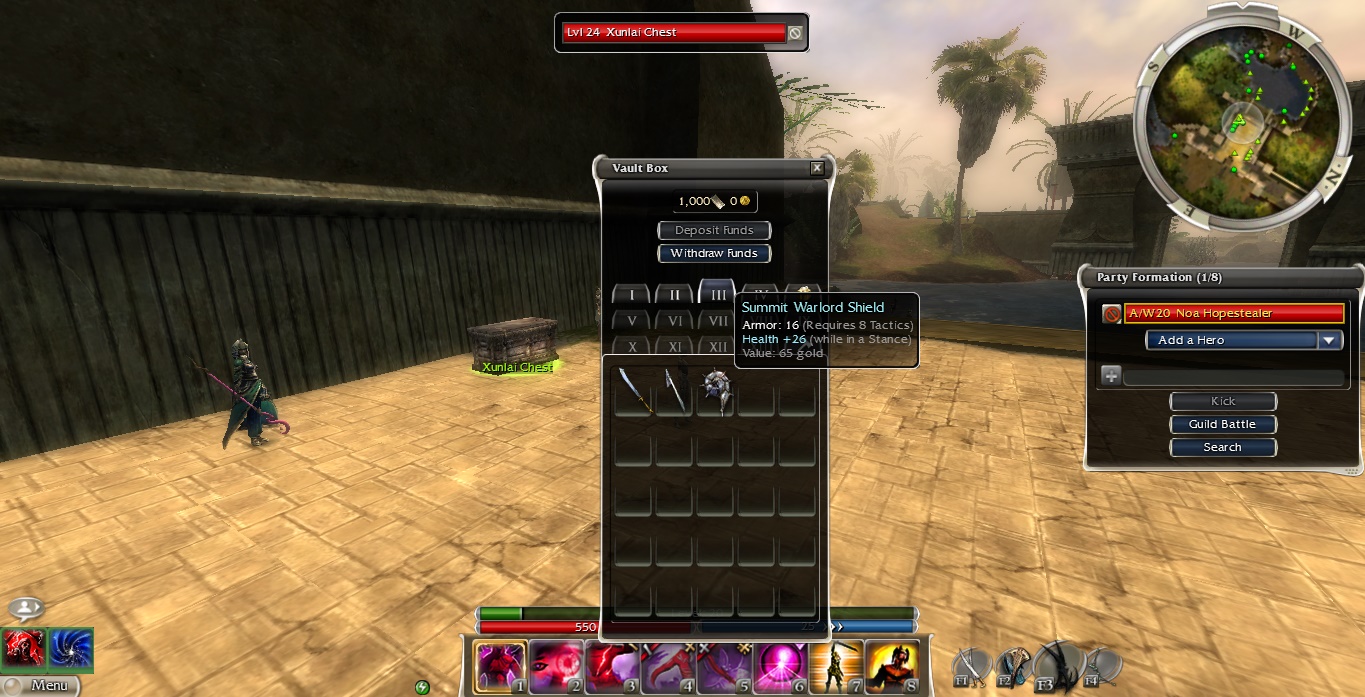This screenshot has width=1365, height=697.
Task: Switch to vault tab II
Action: 674,295
